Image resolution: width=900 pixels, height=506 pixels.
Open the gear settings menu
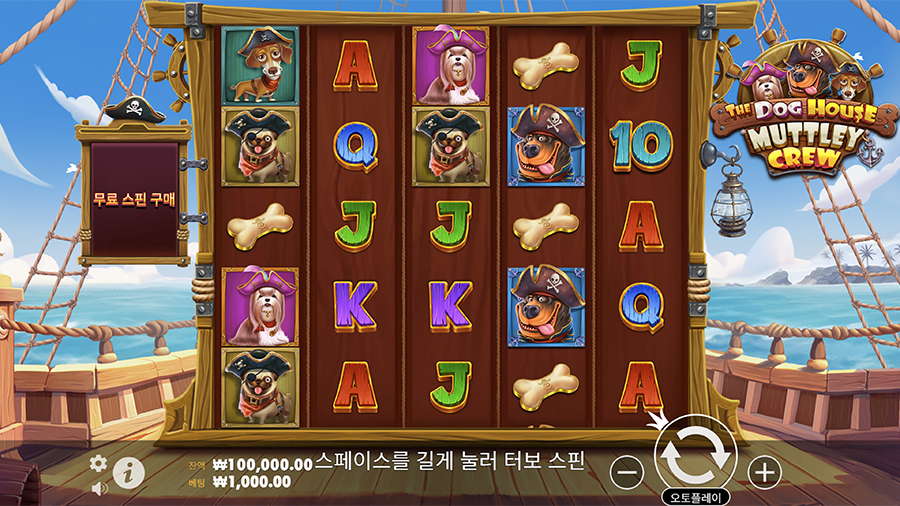click(x=98, y=463)
